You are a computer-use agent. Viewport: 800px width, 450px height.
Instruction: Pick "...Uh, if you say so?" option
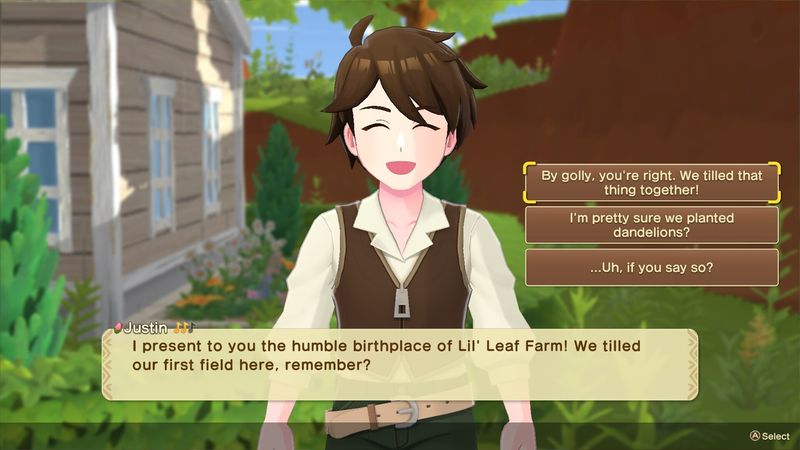[x=651, y=267]
